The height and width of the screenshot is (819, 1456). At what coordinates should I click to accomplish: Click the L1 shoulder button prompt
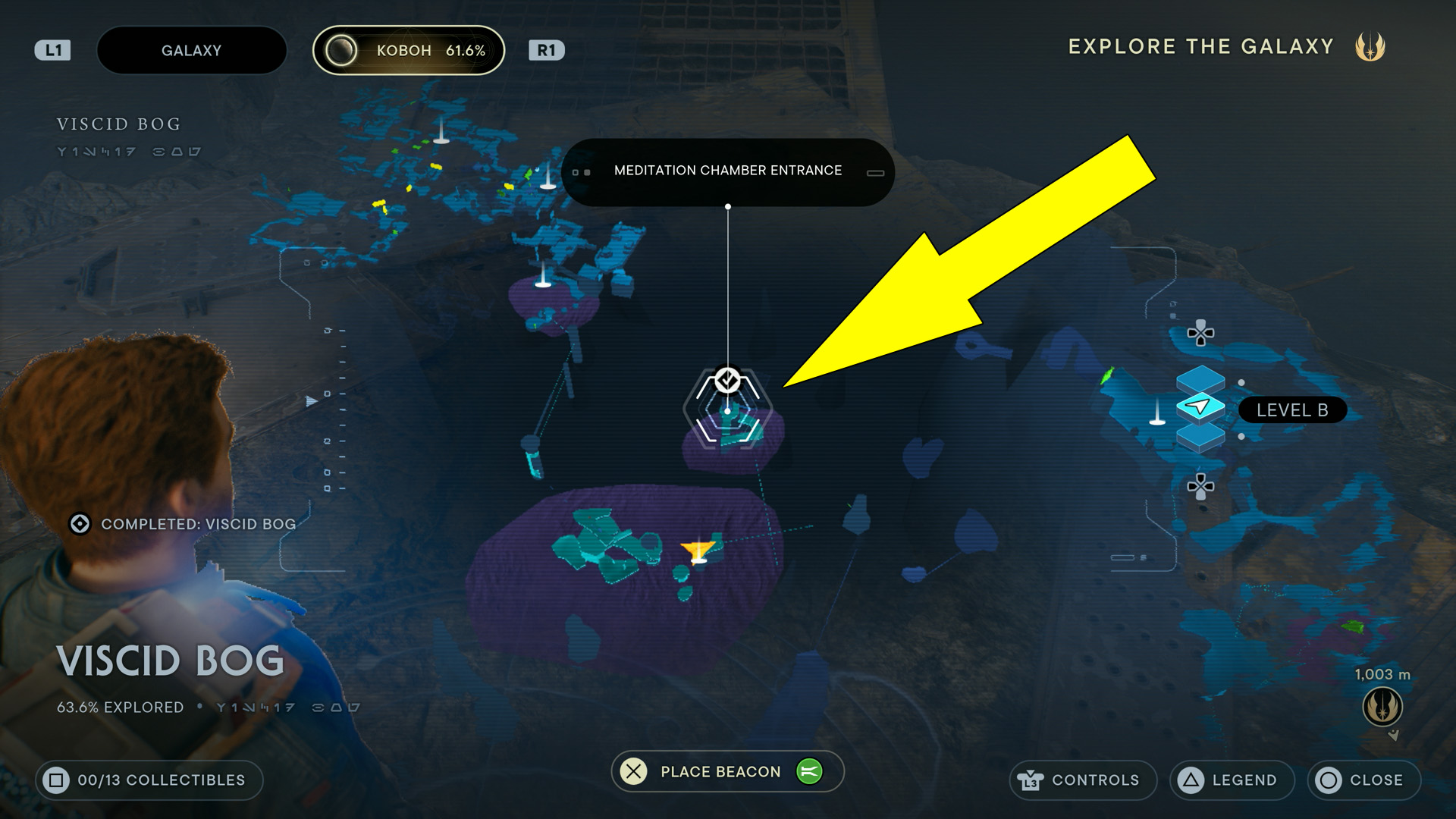(x=52, y=50)
